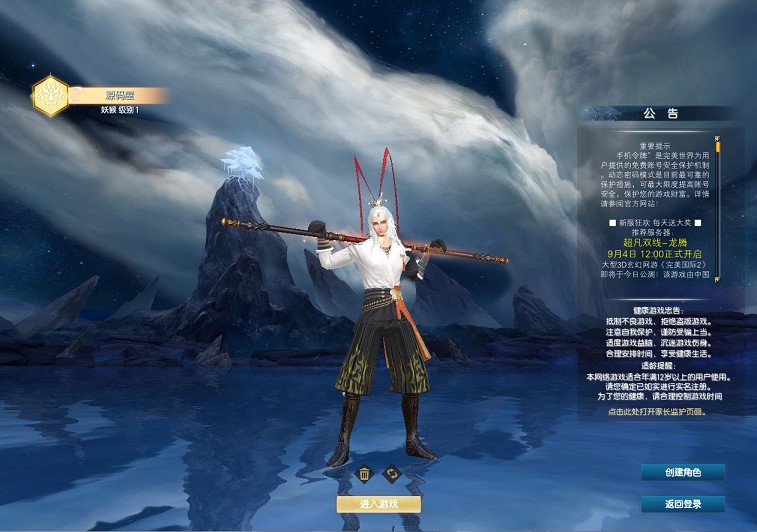This screenshot has height=532, width=757.
Task: Open the parental supervision page link
Action: 656,411
